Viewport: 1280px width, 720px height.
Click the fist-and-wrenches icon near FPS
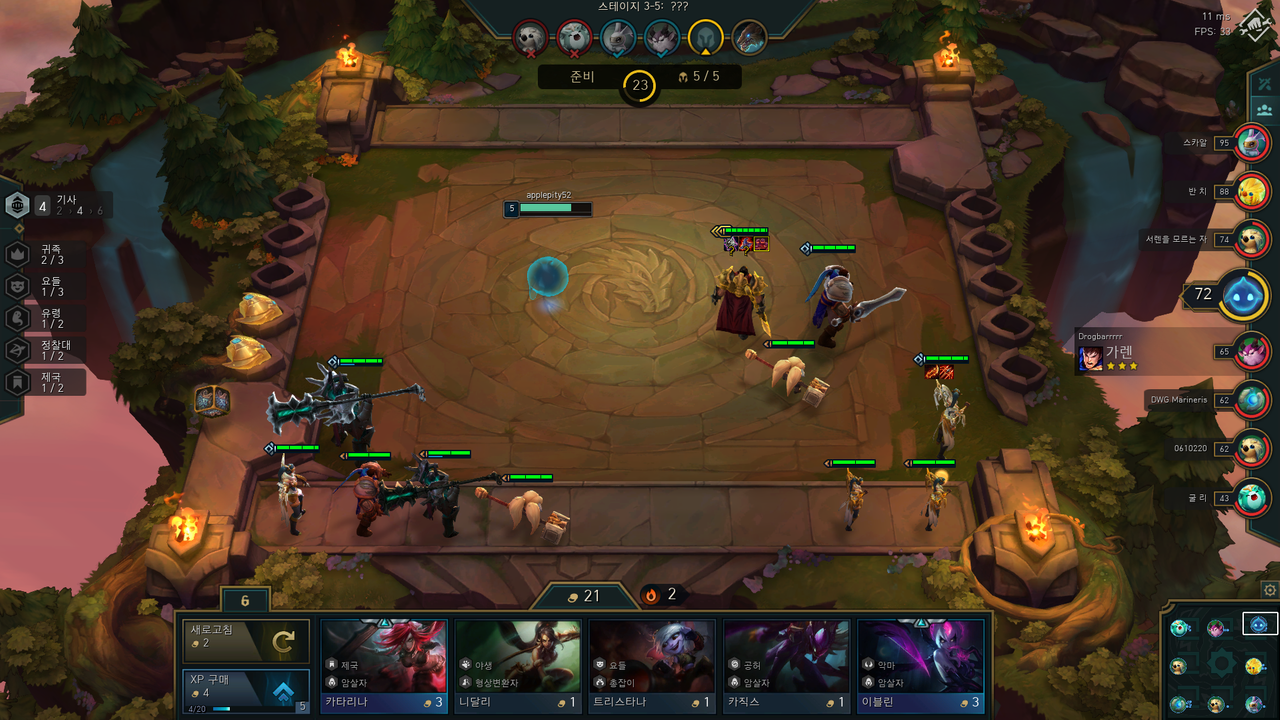[x=1254, y=26]
